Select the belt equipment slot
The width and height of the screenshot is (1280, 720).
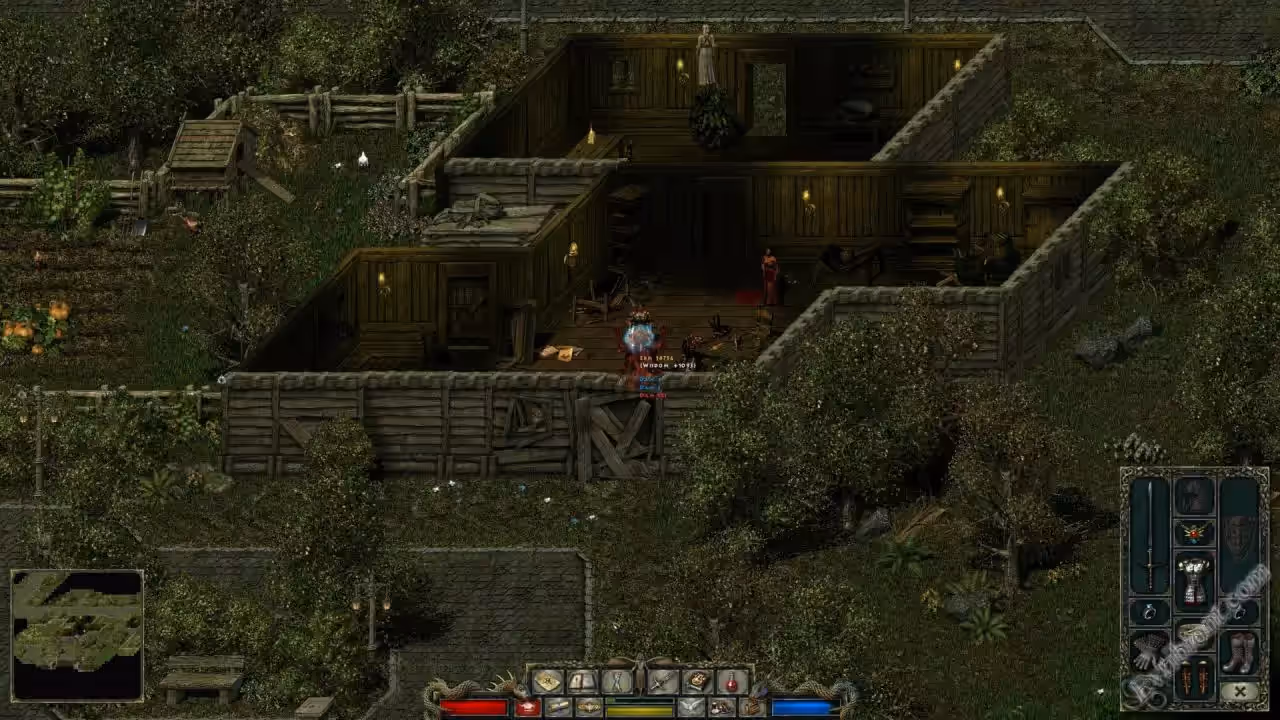click(x=1194, y=631)
